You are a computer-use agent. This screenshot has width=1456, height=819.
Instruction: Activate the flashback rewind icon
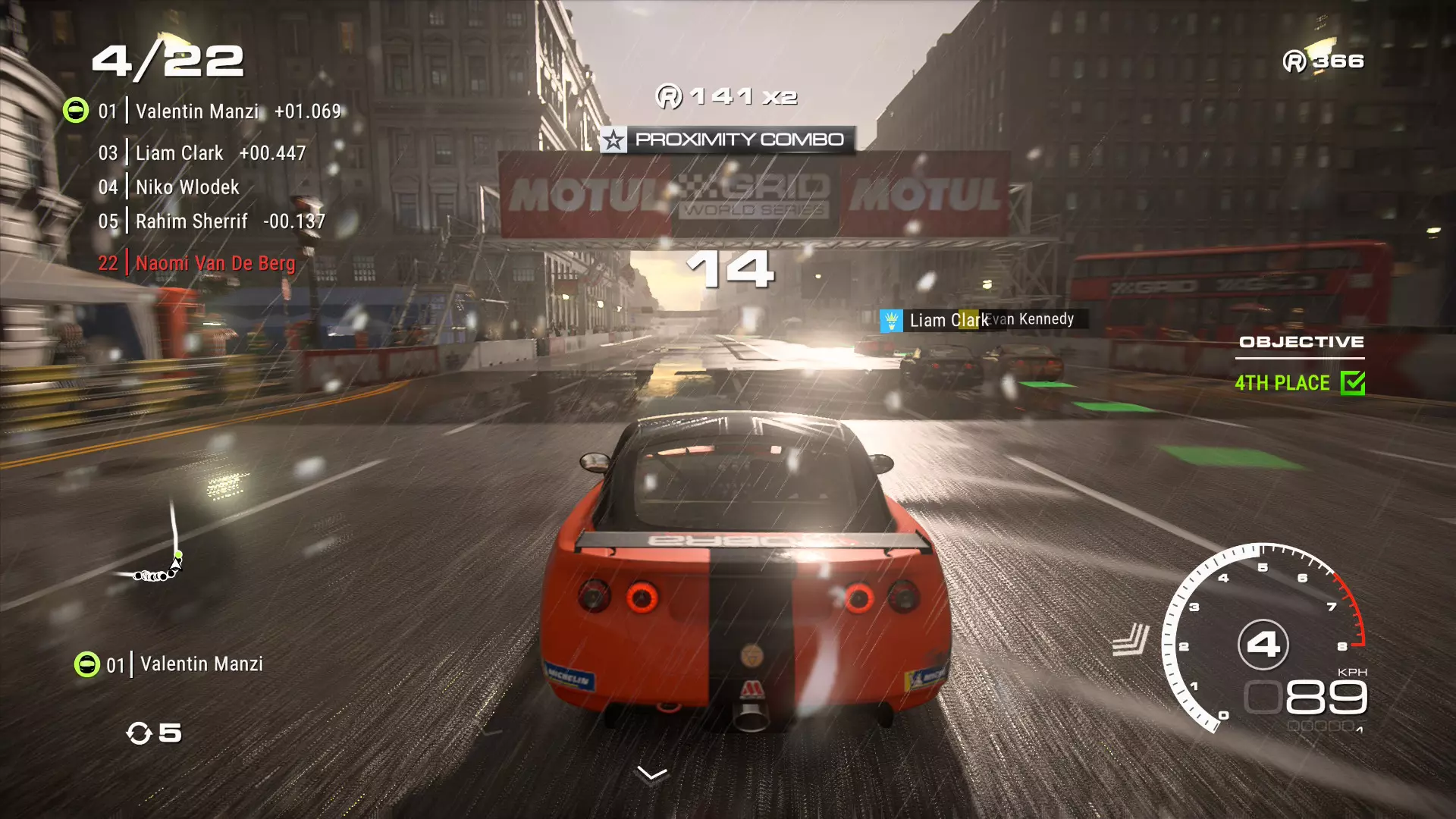click(x=140, y=733)
